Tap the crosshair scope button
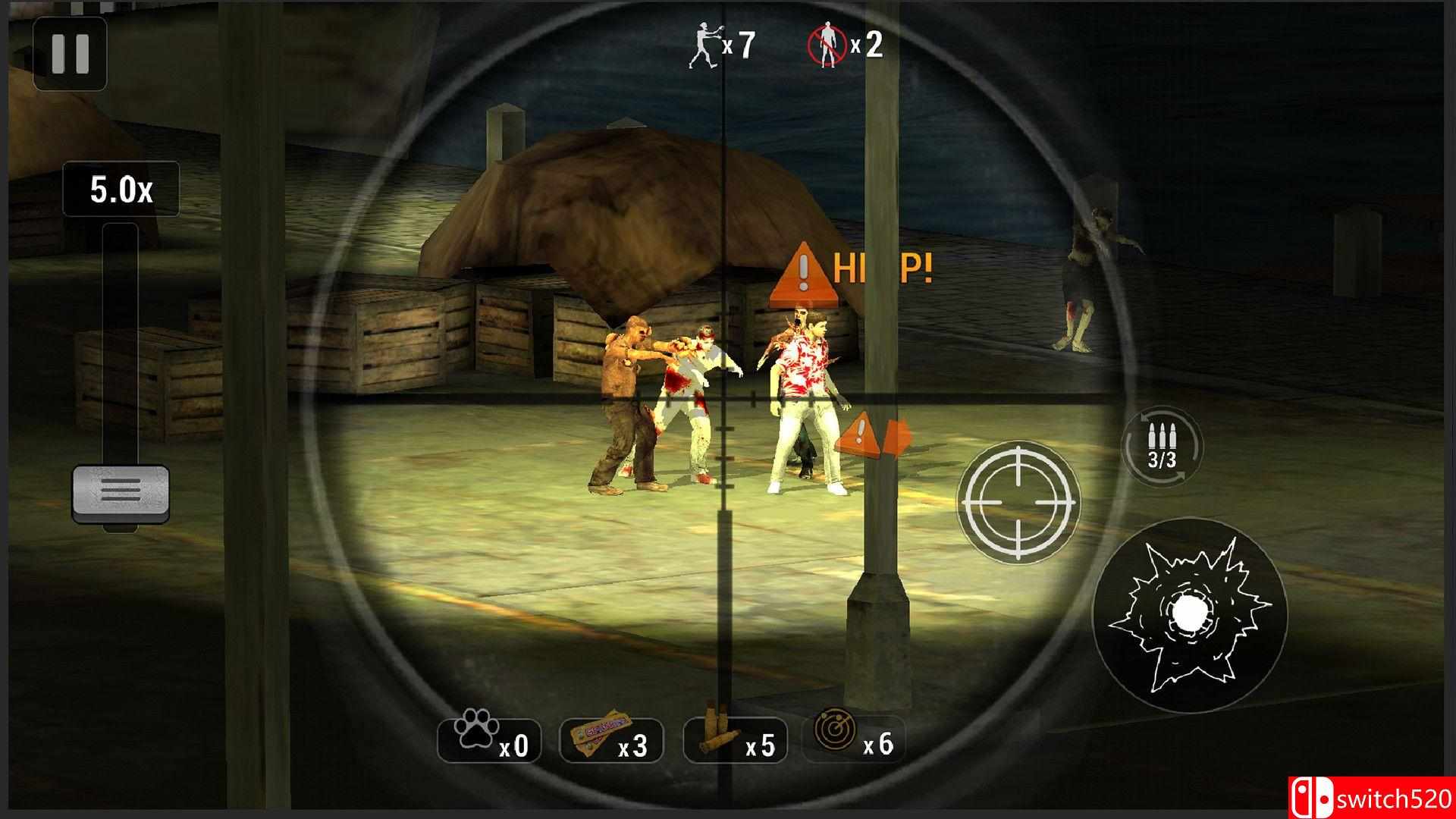Viewport: 1456px width, 819px height. [x=1018, y=501]
